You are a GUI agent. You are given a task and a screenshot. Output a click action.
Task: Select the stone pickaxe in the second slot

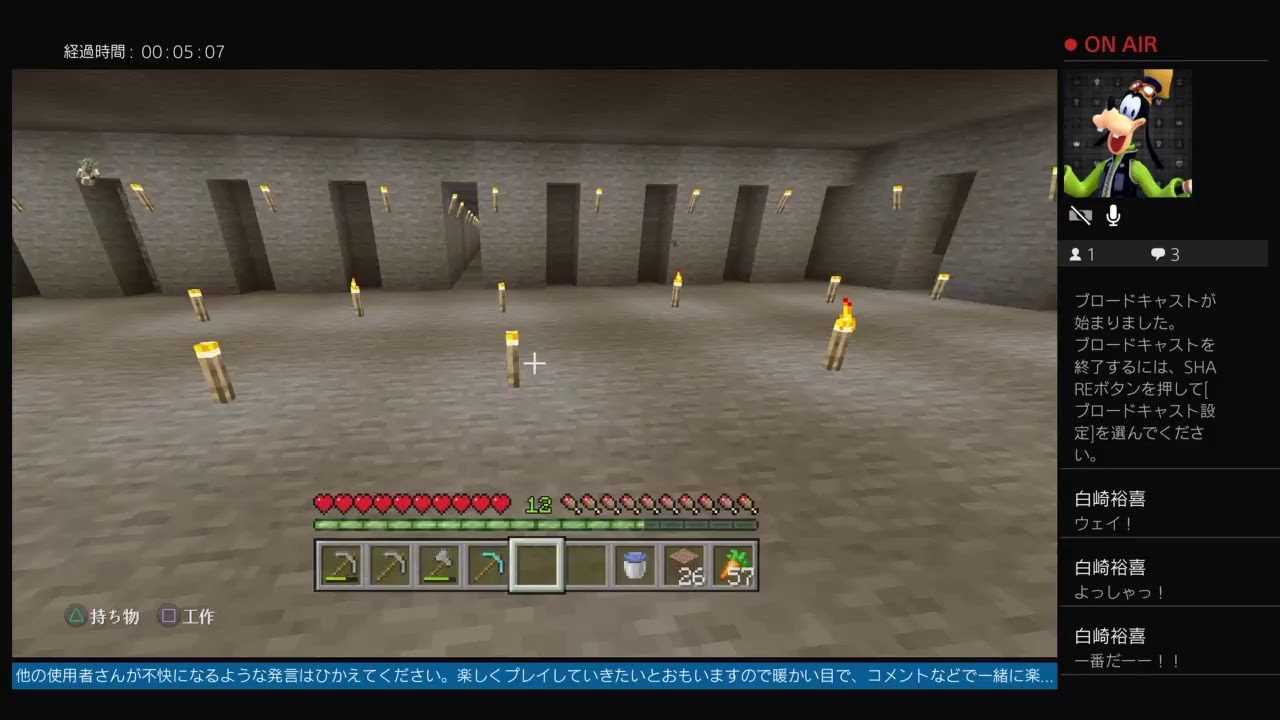click(x=389, y=565)
